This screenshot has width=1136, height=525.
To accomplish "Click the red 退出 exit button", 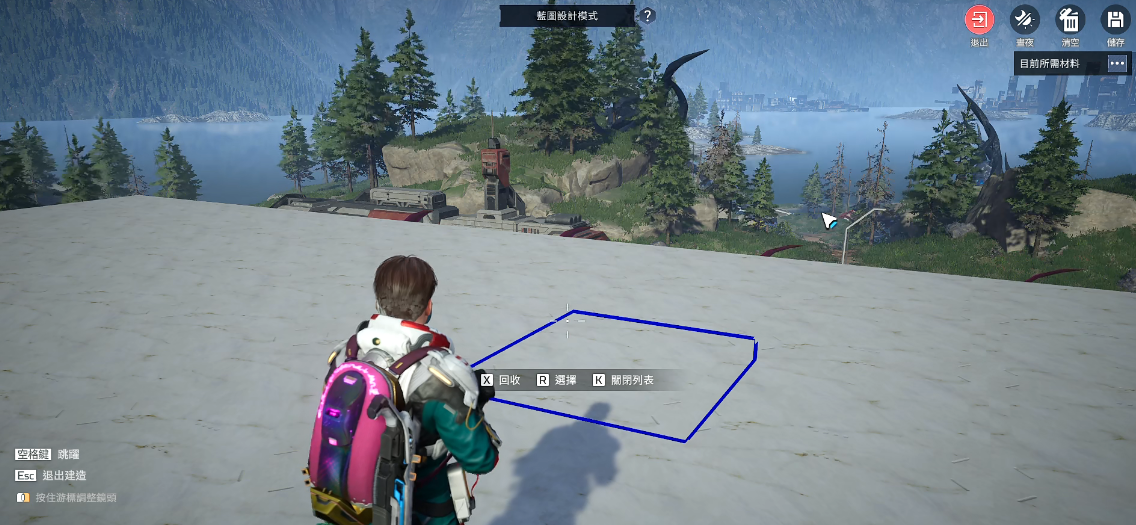I will pyautogui.click(x=979, y=19).
